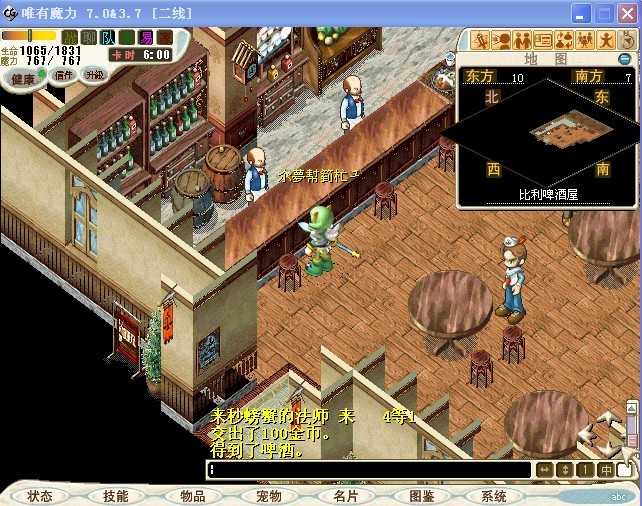Open the 宠物 pet menu
This screenshot has width=642, height=506.
click(268, 496)
